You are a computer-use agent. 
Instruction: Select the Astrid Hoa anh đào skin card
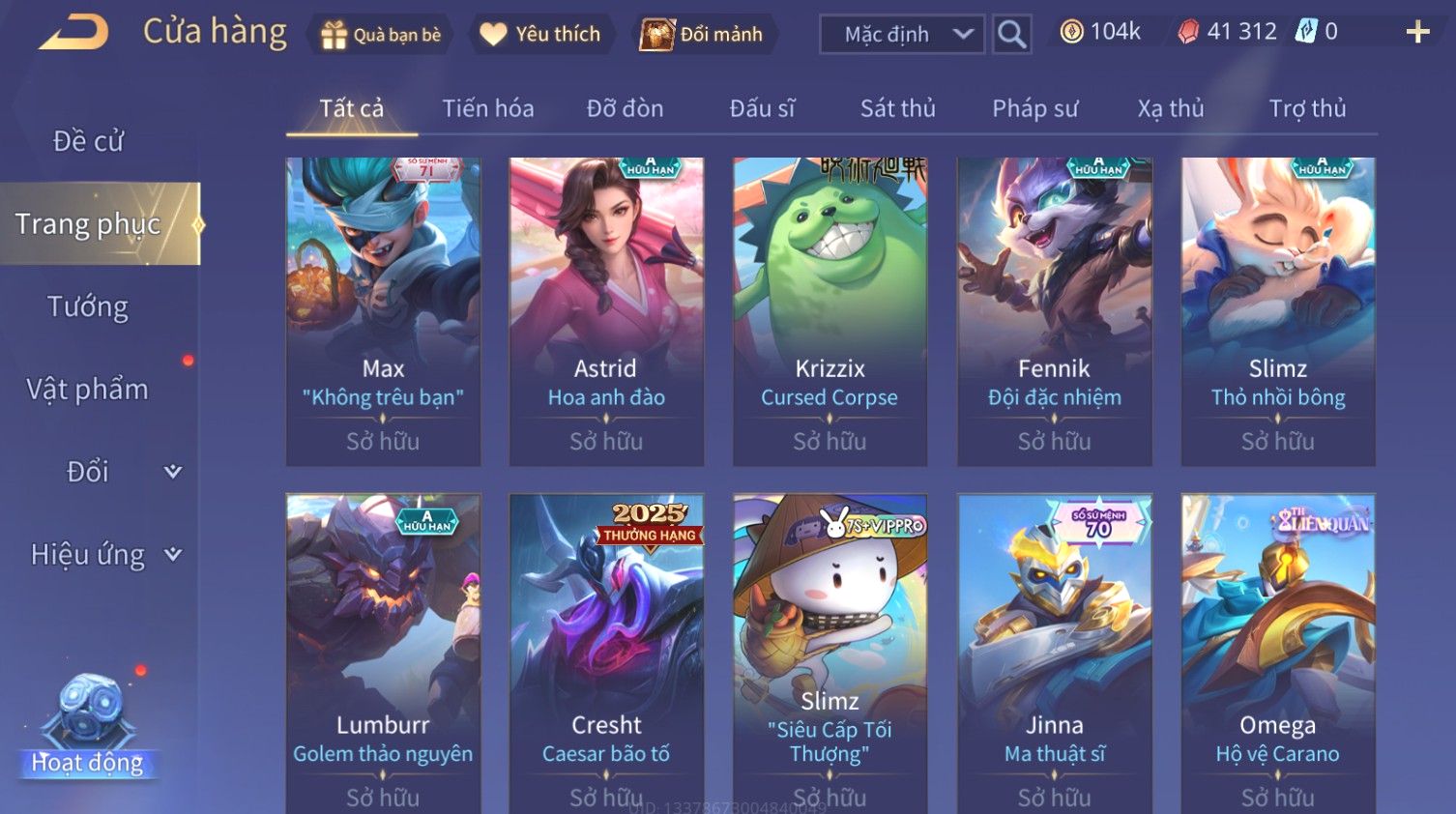click(606, 311)
